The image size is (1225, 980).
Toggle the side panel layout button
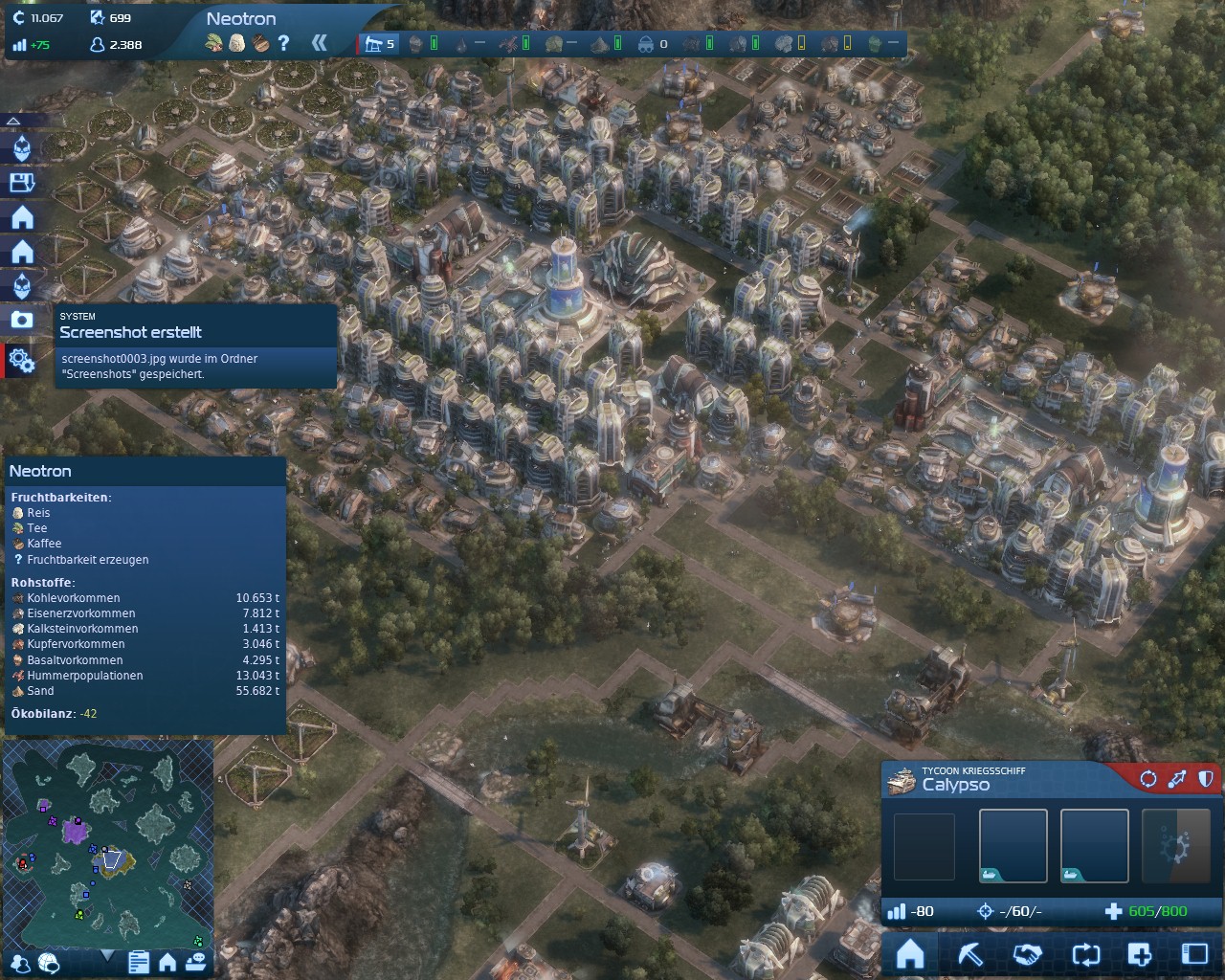[x=1194, y=954]
